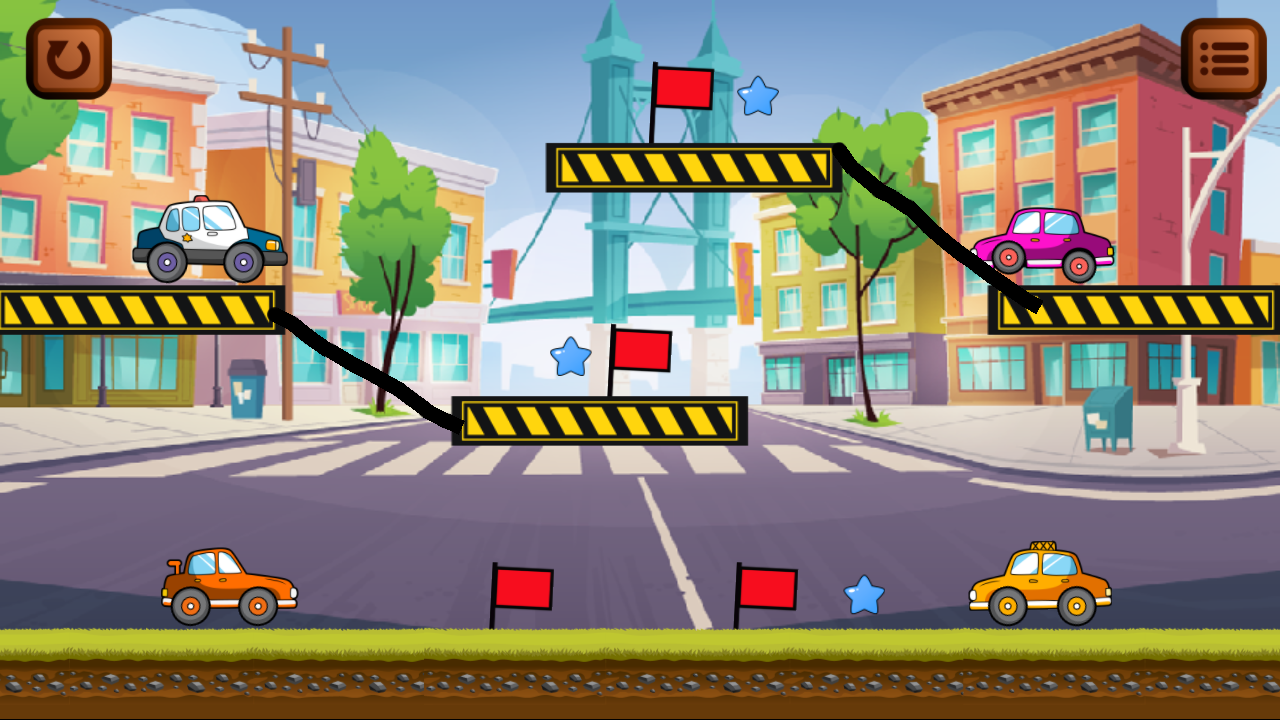Click the top striped barrier platform

pyautogui.click(x=695, y=166)
